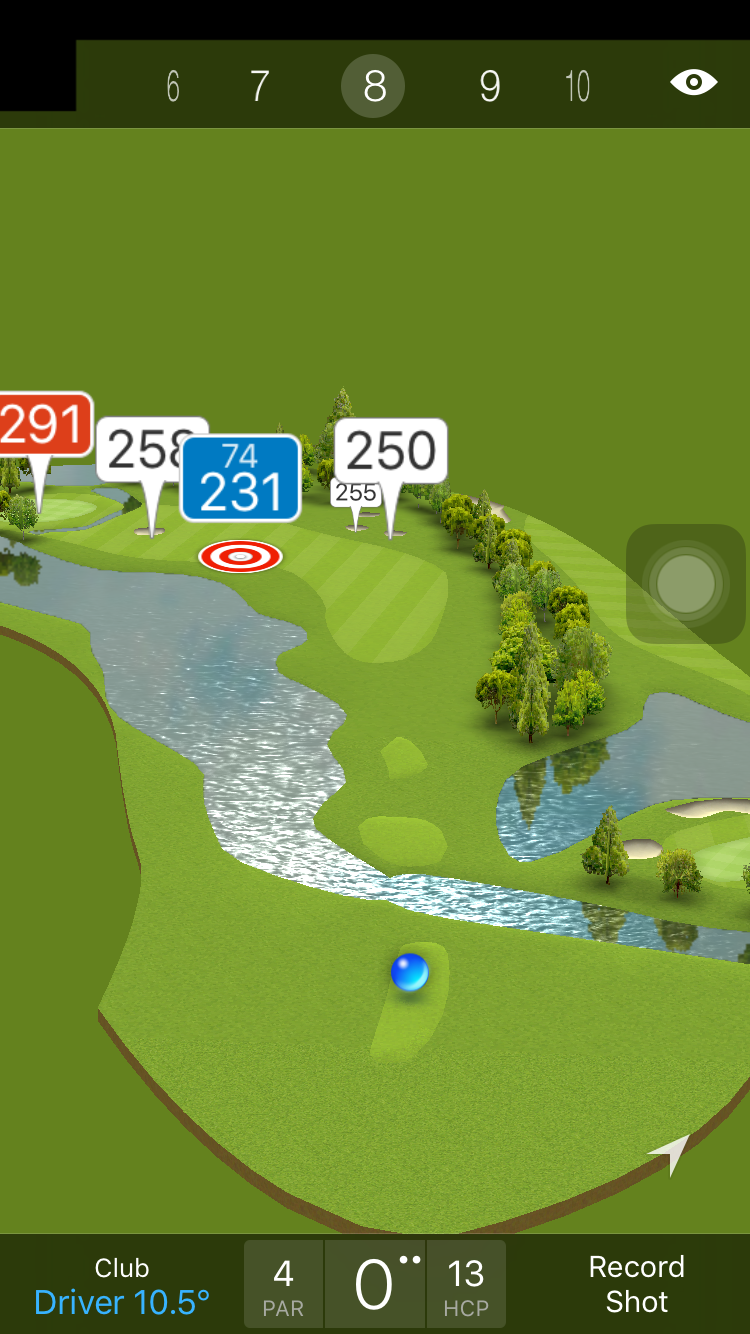
Task: Select the large white 250 distance marker
Action: 391,451
